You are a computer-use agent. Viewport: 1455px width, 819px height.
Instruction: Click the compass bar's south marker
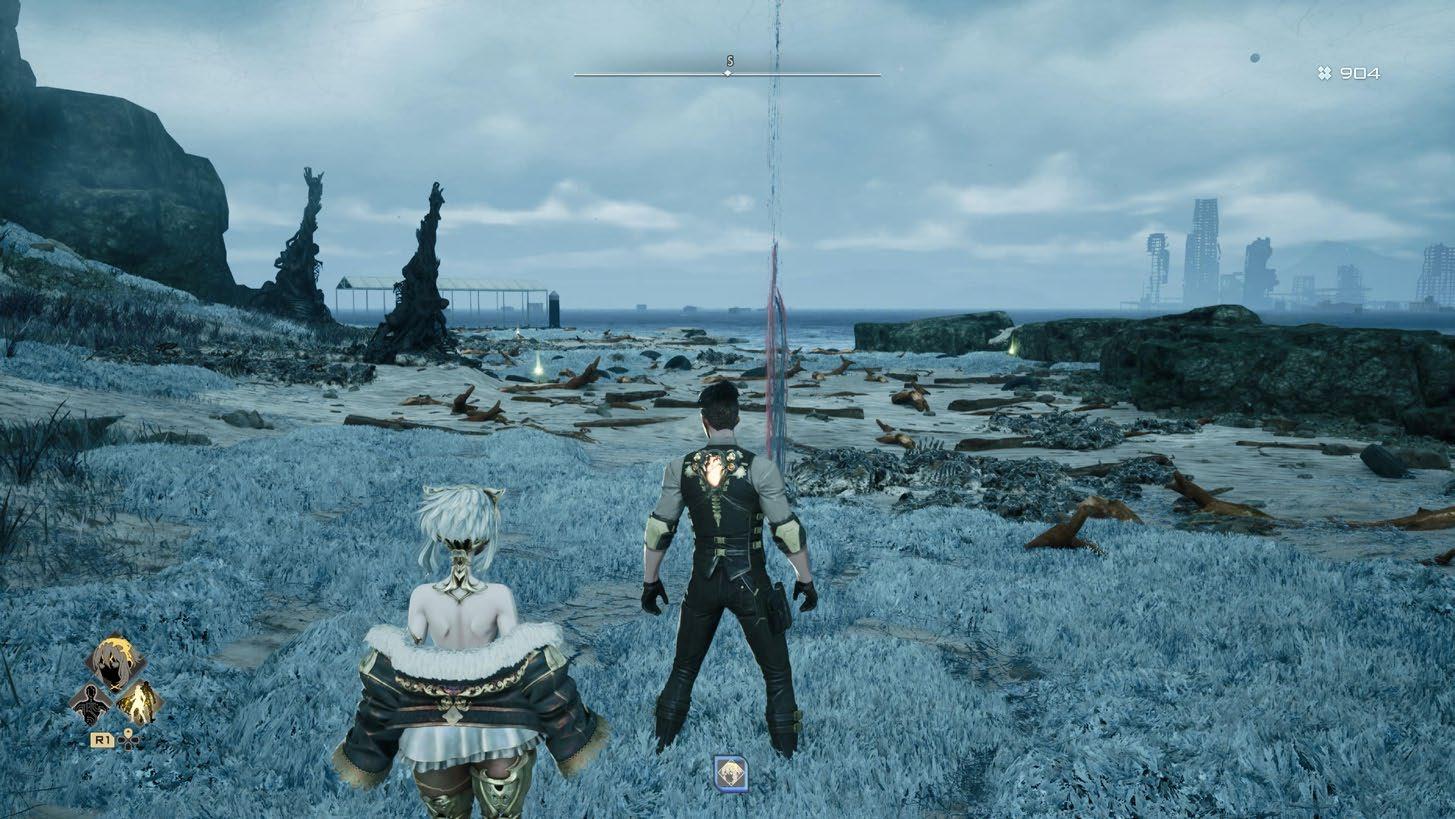(x=728, y=68)
